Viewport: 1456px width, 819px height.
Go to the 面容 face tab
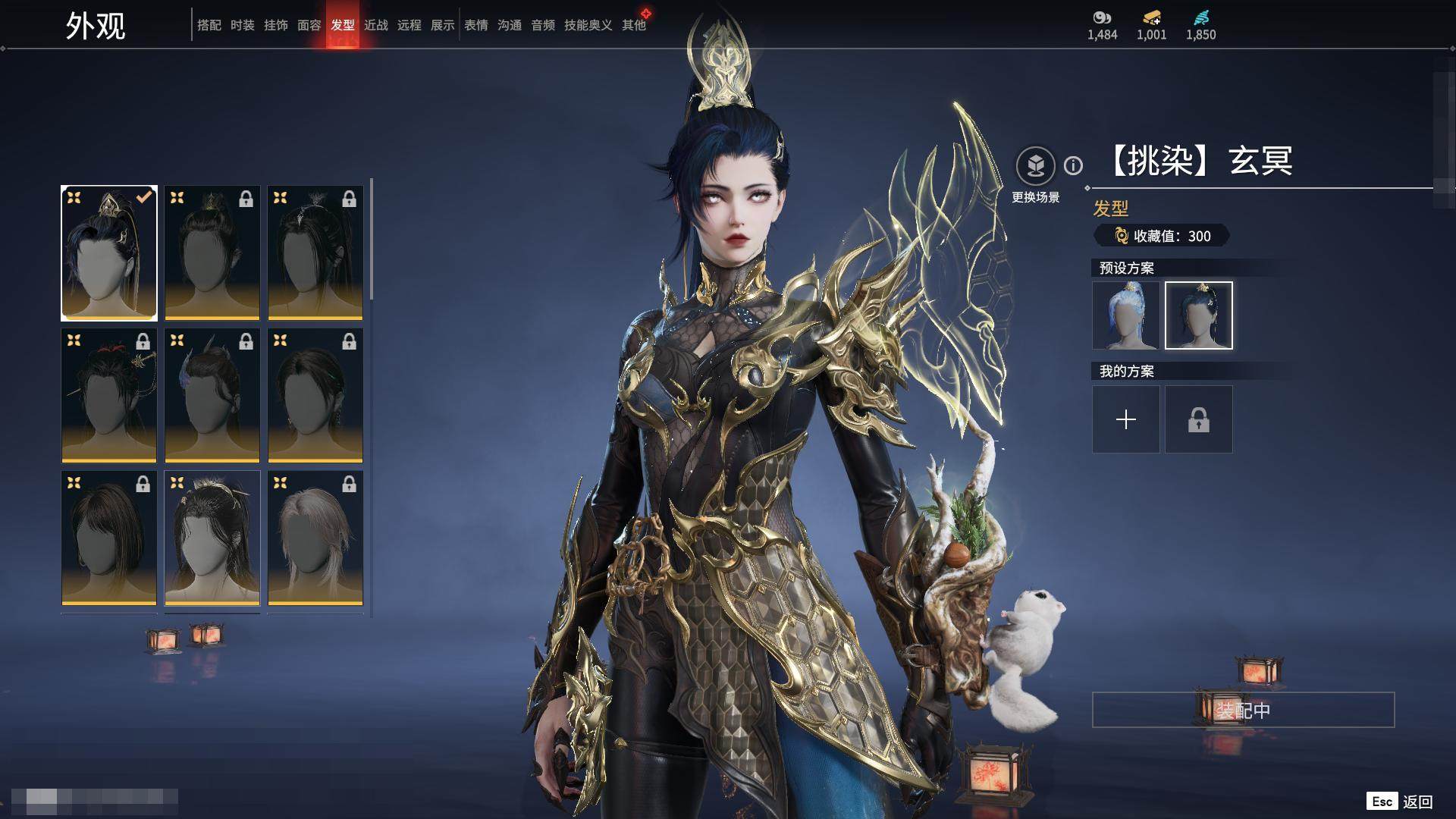309,25
